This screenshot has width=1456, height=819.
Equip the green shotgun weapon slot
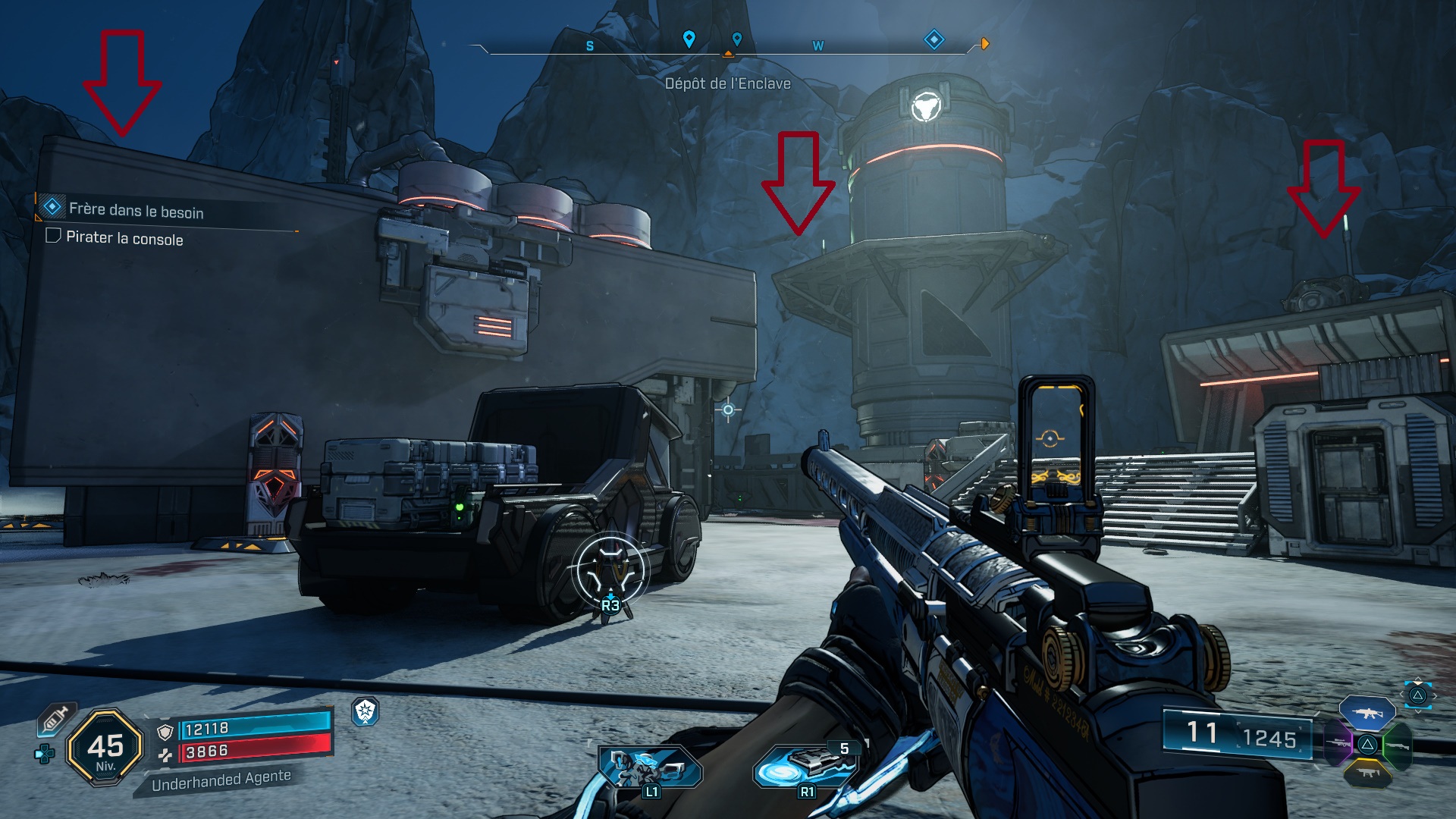[x=1396, y=745]
